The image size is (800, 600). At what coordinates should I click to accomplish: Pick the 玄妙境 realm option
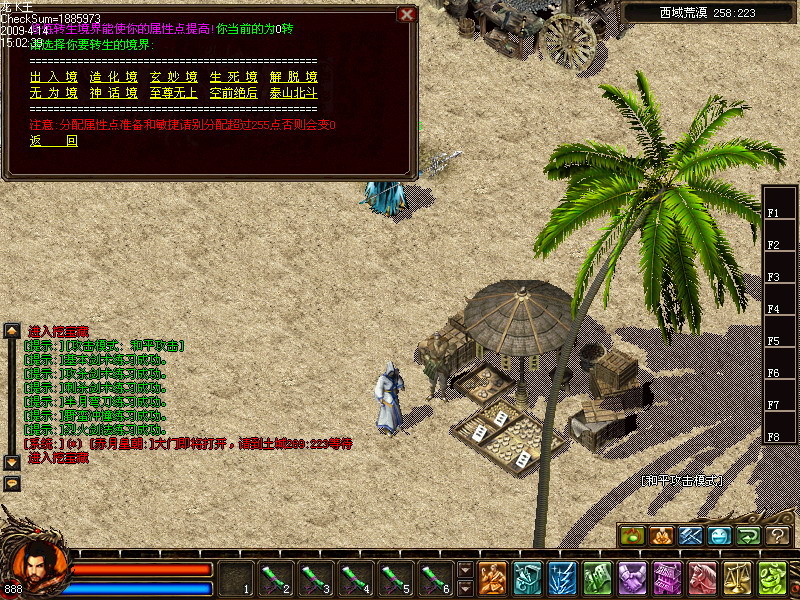173,77
